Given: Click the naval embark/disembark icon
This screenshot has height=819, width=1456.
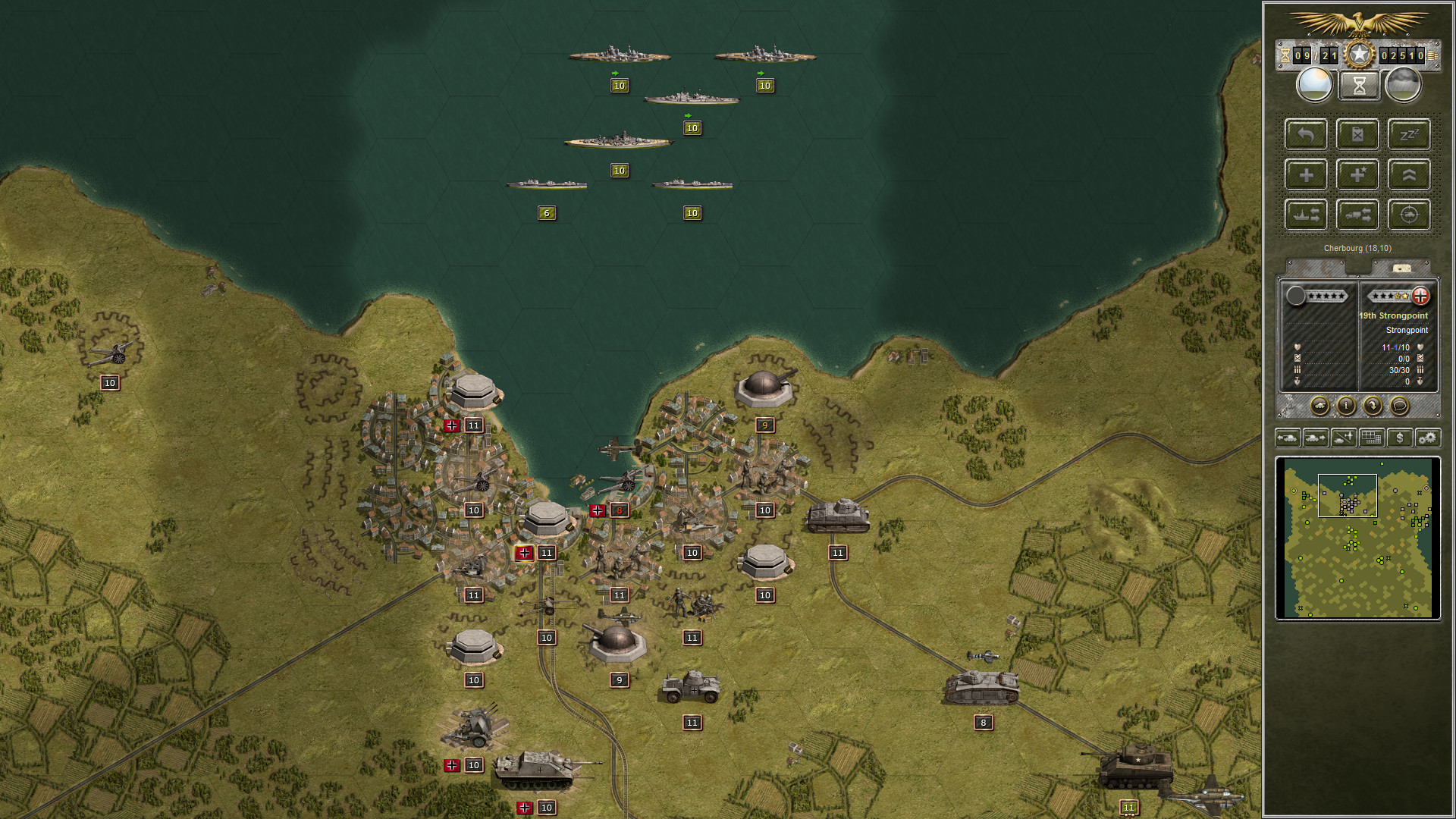Looking at the screenshot, I should (1306, 214).
